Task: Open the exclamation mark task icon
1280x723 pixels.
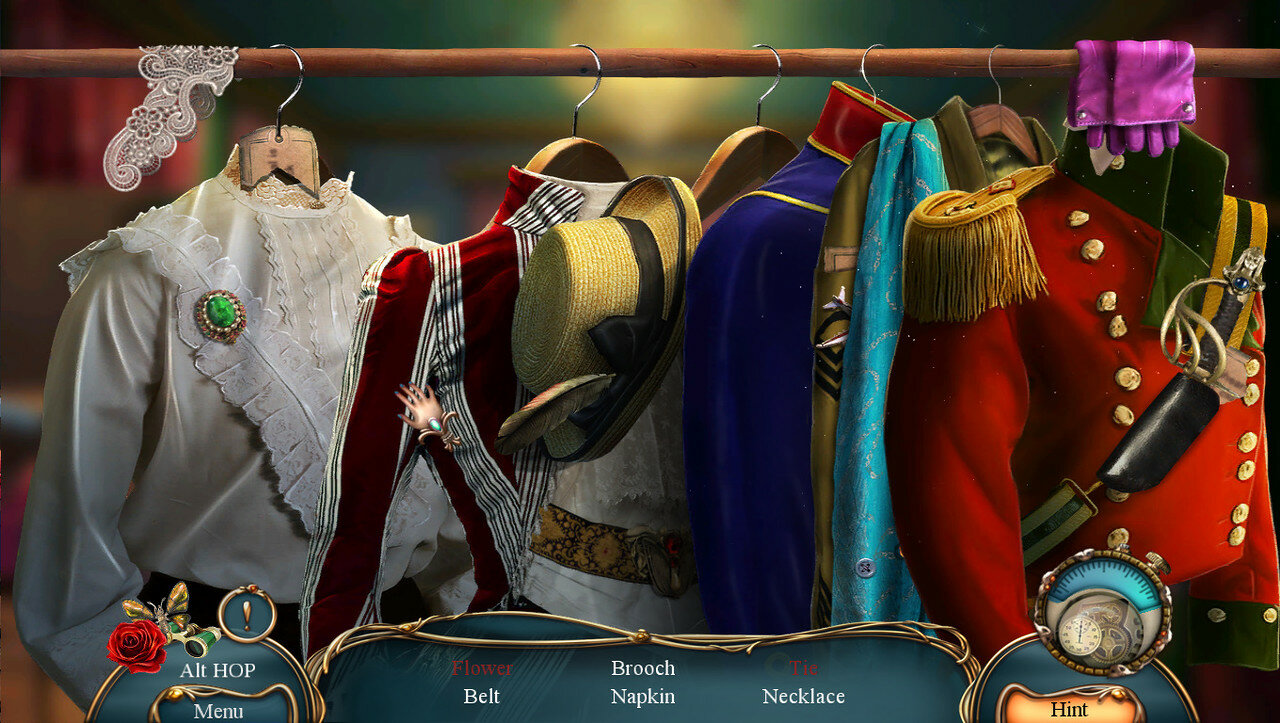Action: tap(247, 613)
